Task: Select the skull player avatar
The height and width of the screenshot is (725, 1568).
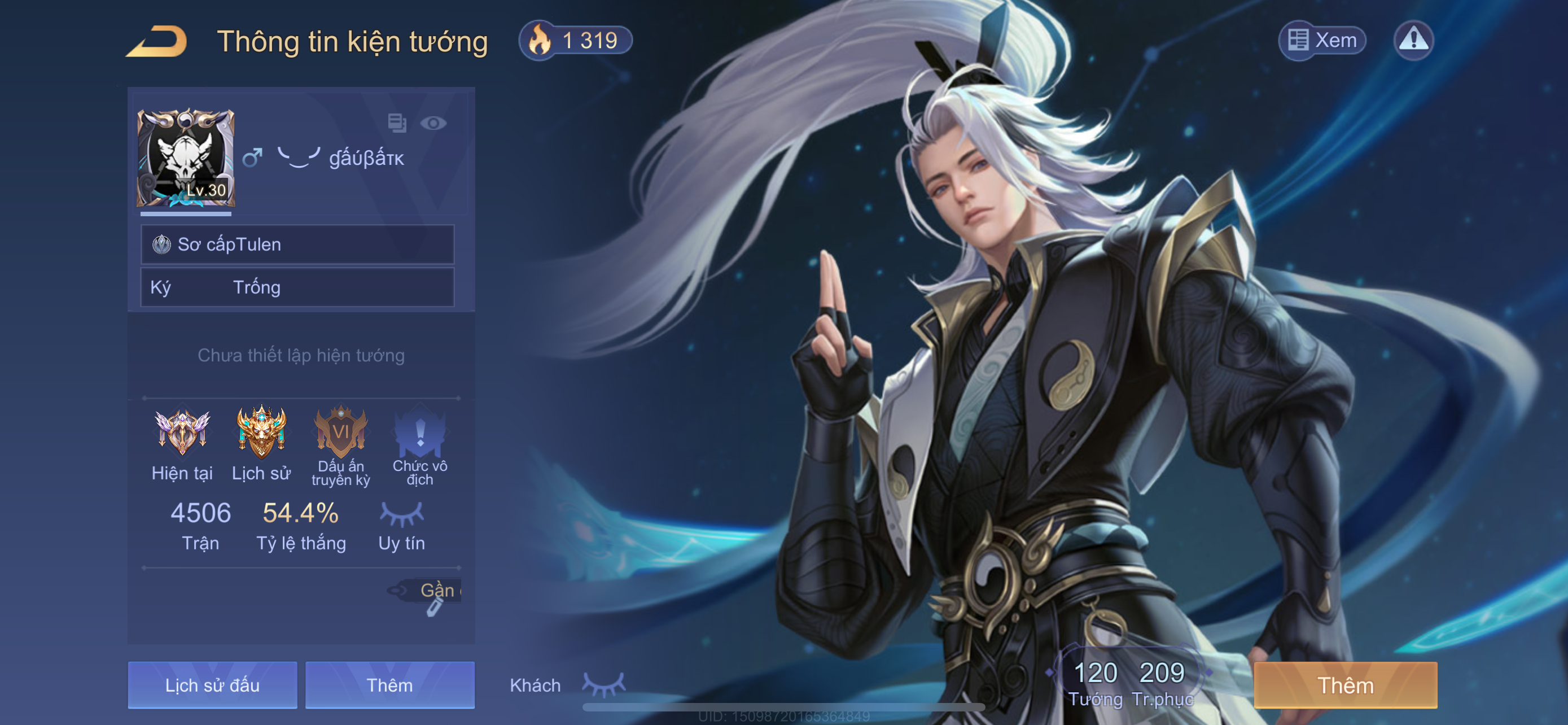Action: (186, 158)
